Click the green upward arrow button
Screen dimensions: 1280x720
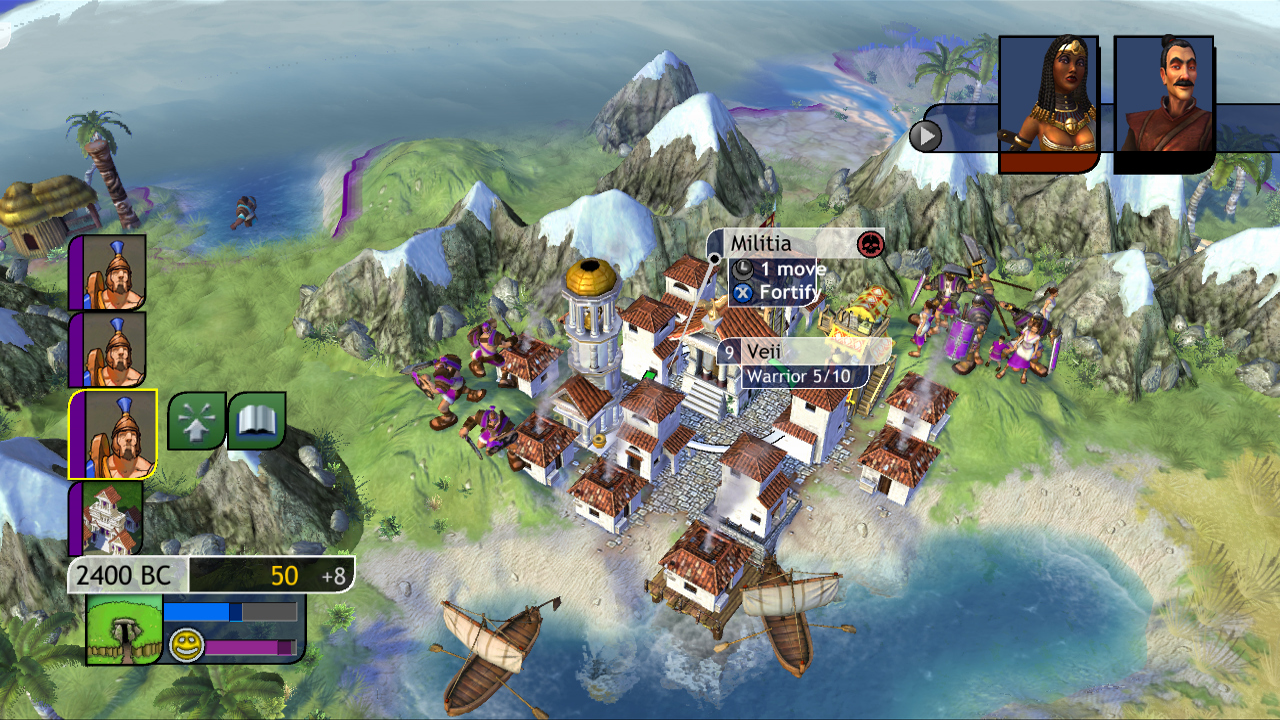pos(196,420)
